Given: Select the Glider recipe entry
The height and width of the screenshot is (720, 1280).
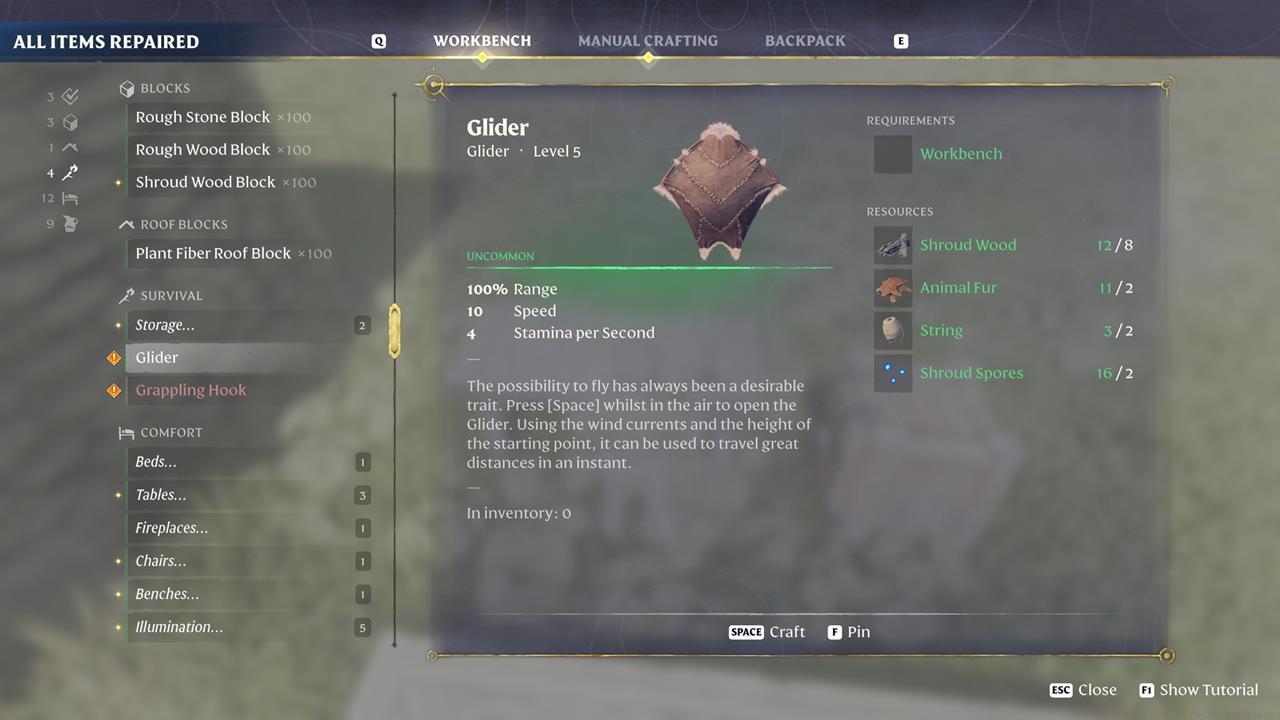Looking at the screenshot, I should pos(157,358).
